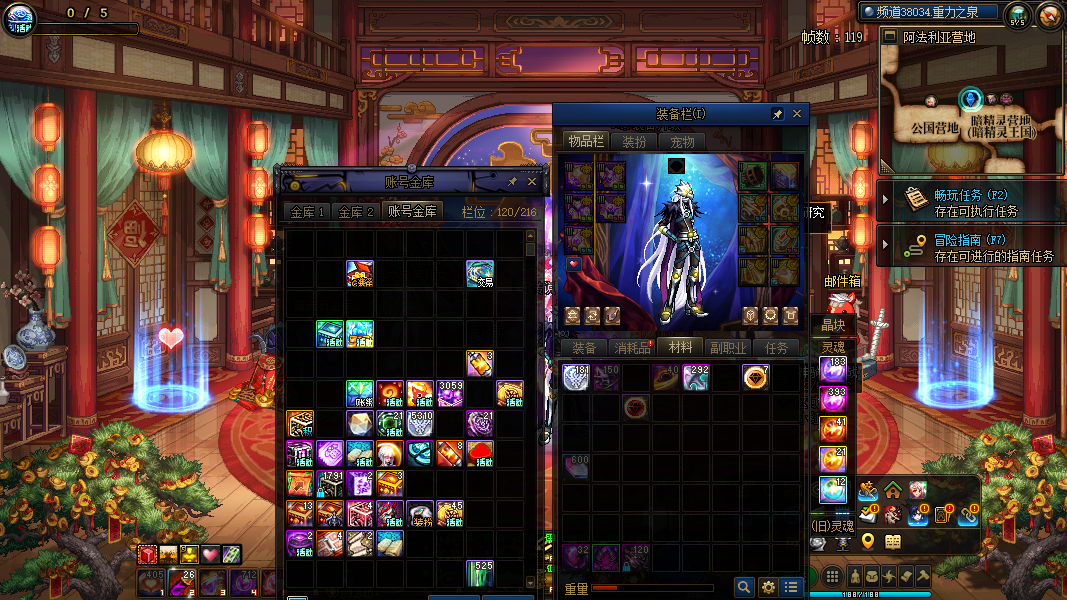This screenshot has width=1067, height=600.
Task: Select the vault item stack numbered 525
Action: tap(480, 573)
